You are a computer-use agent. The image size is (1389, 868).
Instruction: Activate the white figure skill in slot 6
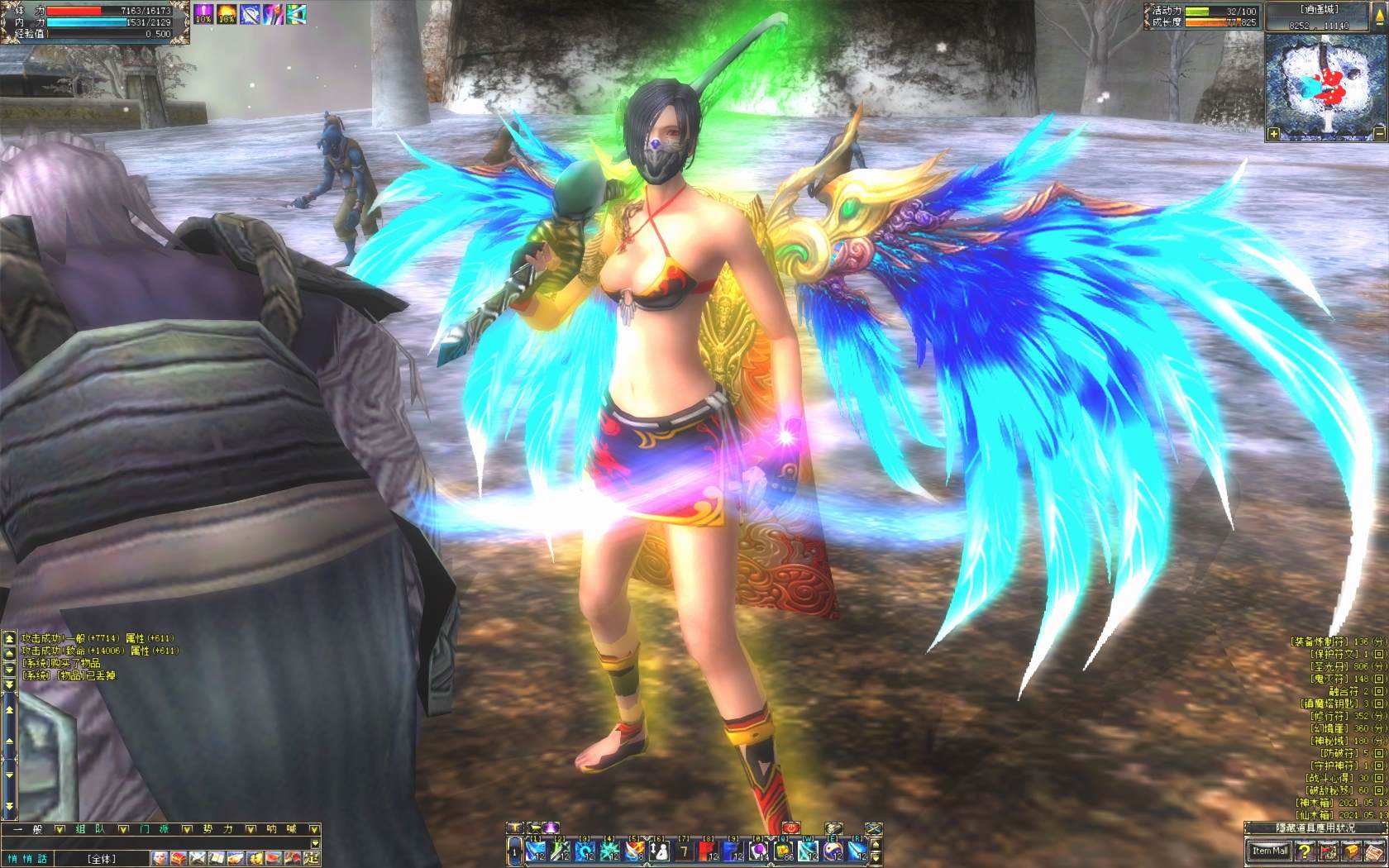[x=660, y=850]
